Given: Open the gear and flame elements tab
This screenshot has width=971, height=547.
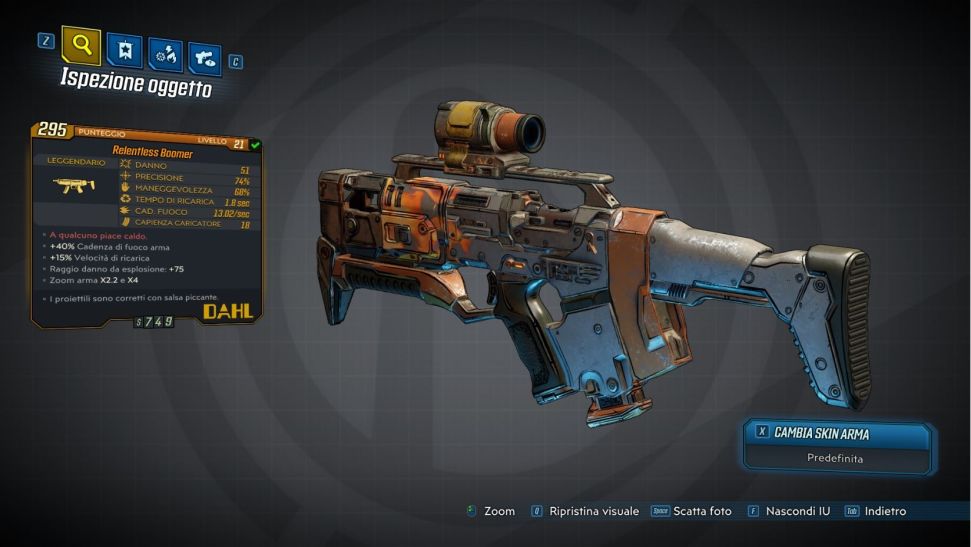Looking at the screenshot, I should tap(165, 54).
